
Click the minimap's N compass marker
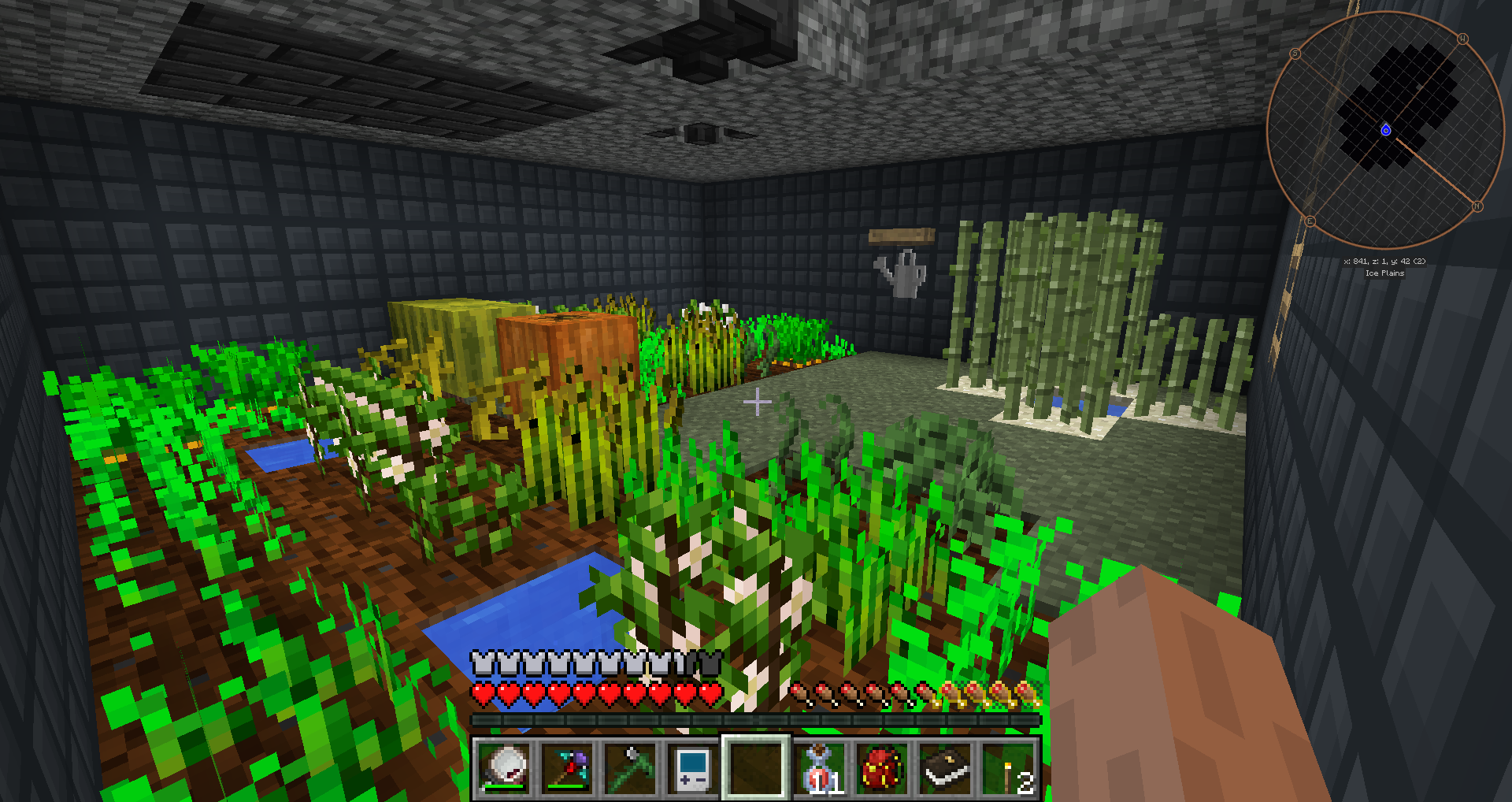1477,206
